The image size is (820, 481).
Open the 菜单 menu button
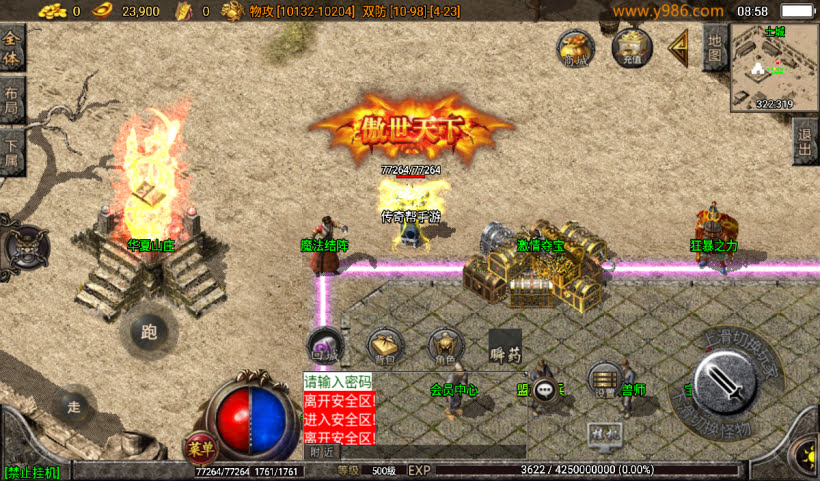click(201, 448)
